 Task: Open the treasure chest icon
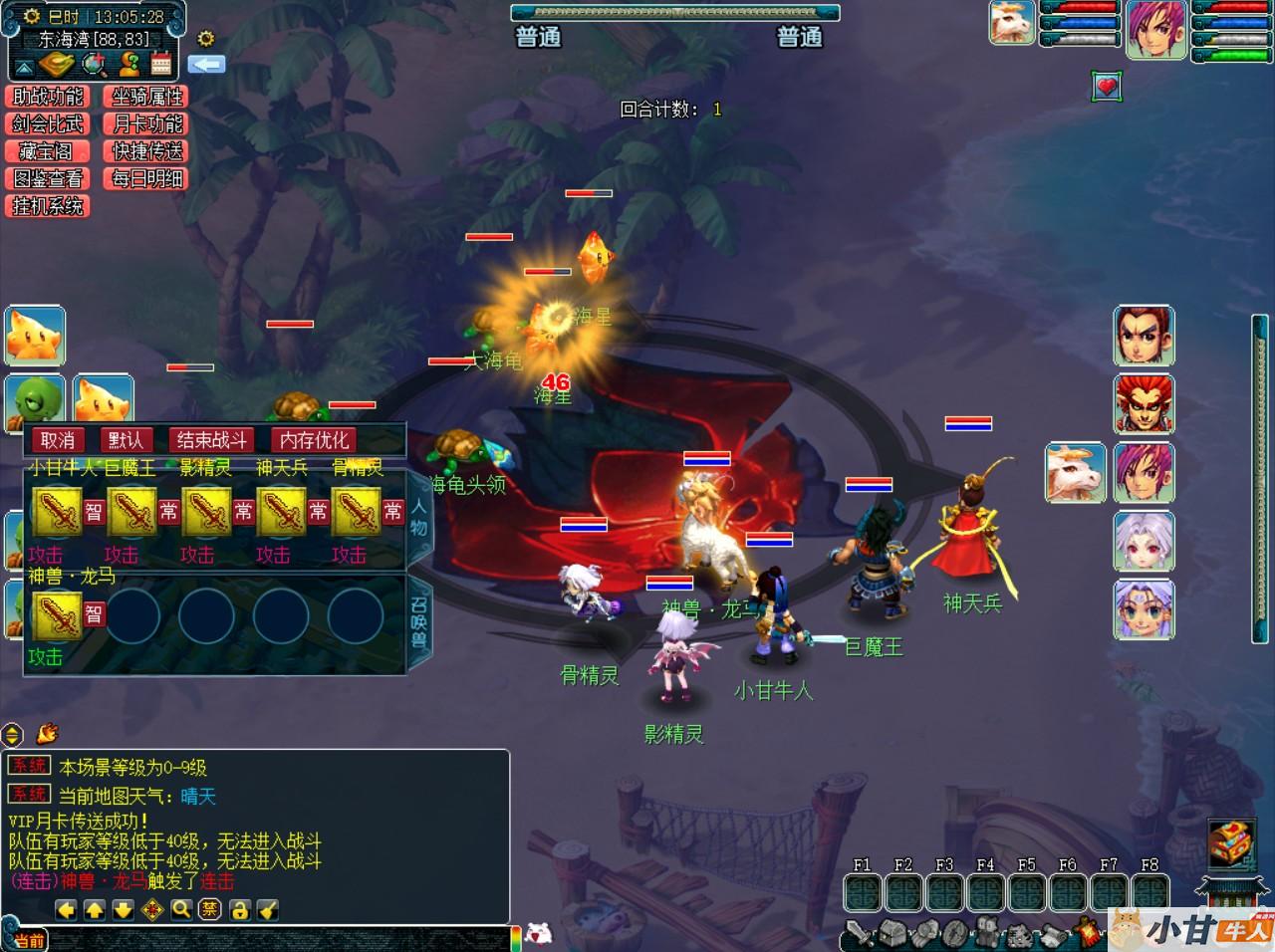pyautogui.click(x=1231, y=842)
